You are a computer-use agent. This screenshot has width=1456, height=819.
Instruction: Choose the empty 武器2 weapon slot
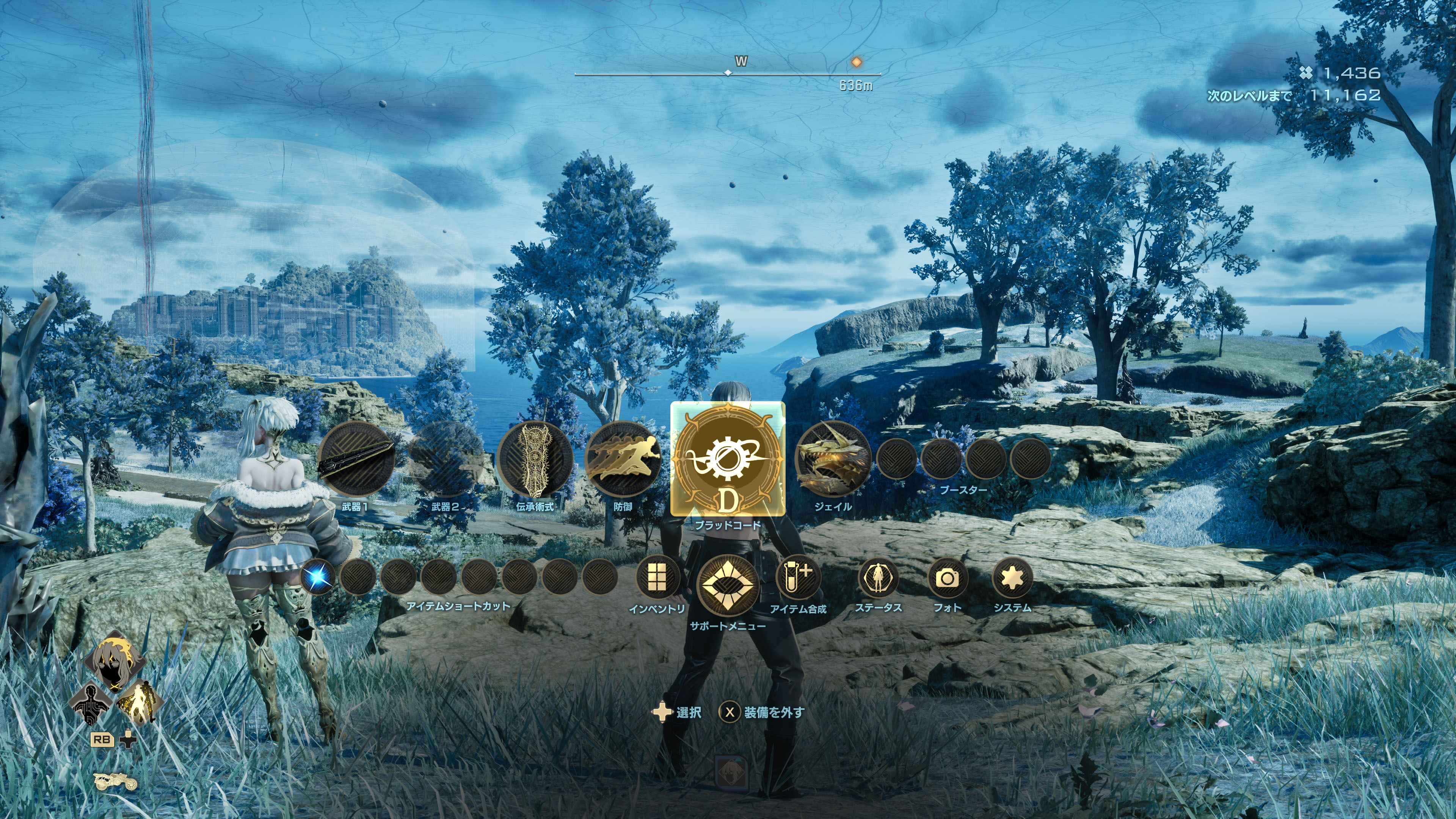(x=446, y=459)
